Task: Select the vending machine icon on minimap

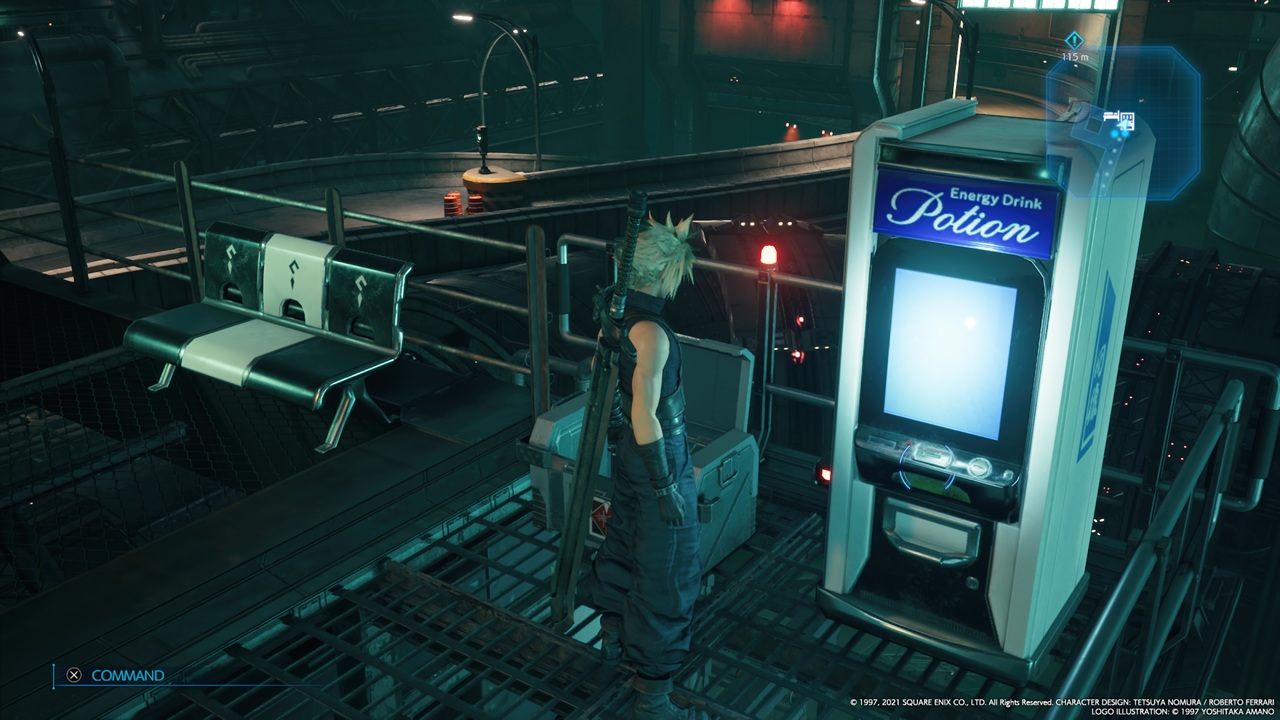Action: [x=1127, y=121]
